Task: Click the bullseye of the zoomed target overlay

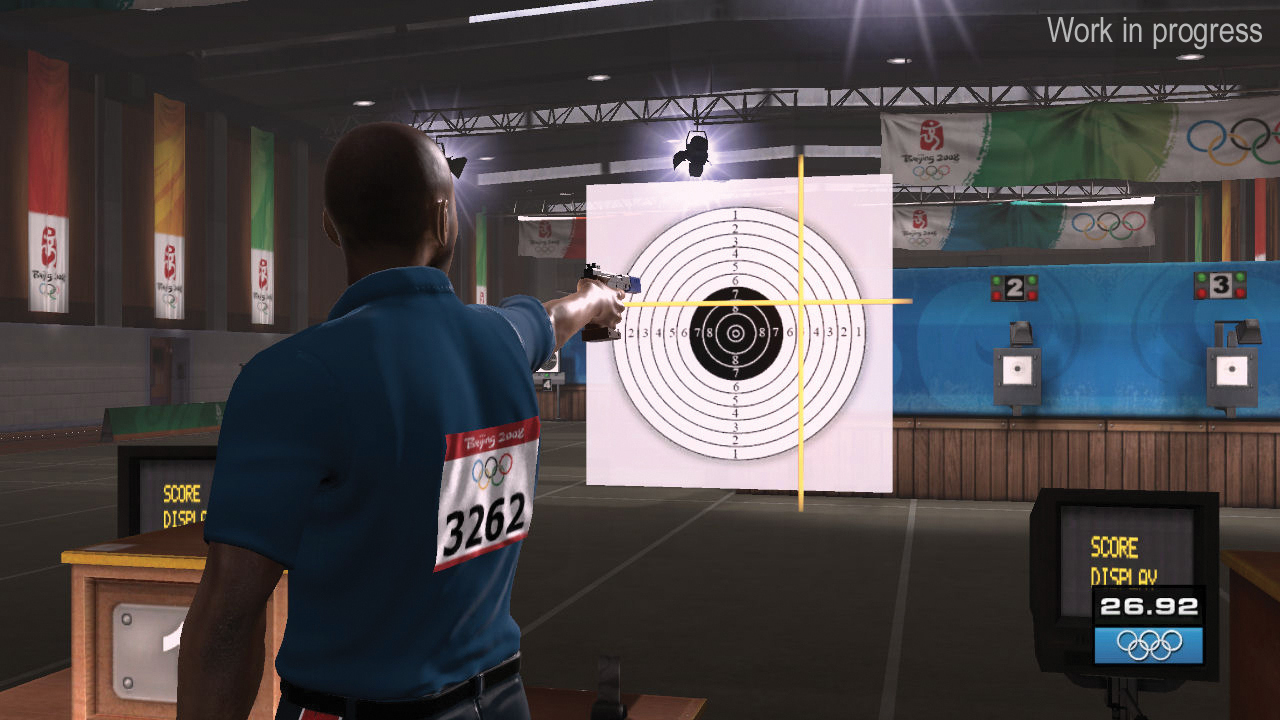Action: pyautogui.click(x=736, y=333)
